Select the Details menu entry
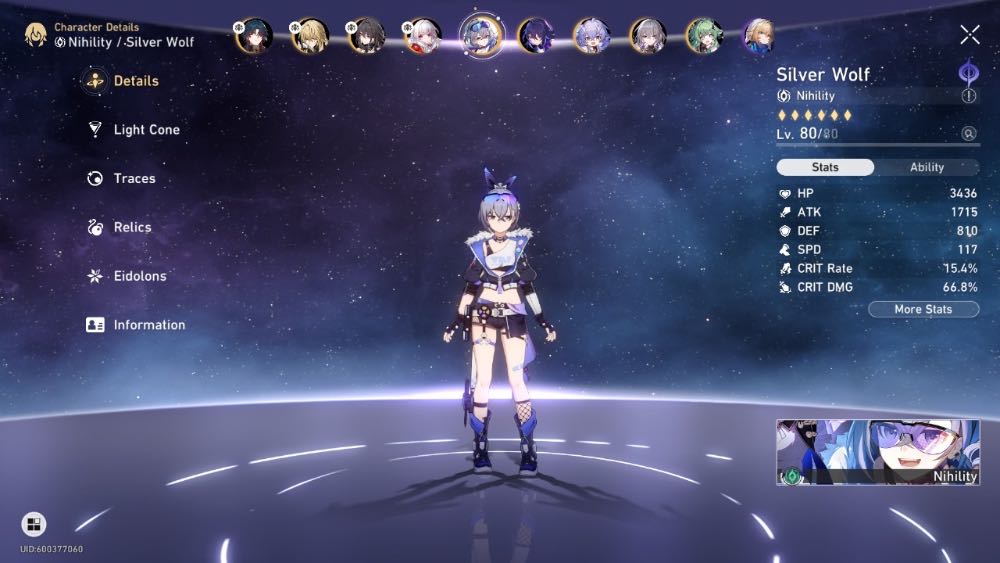1000x563 pixels. point(135,81)
